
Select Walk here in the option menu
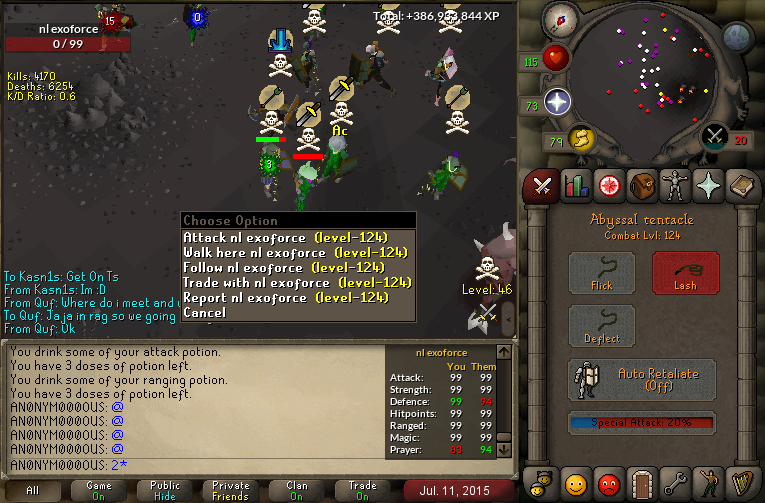tap(297, 253)
